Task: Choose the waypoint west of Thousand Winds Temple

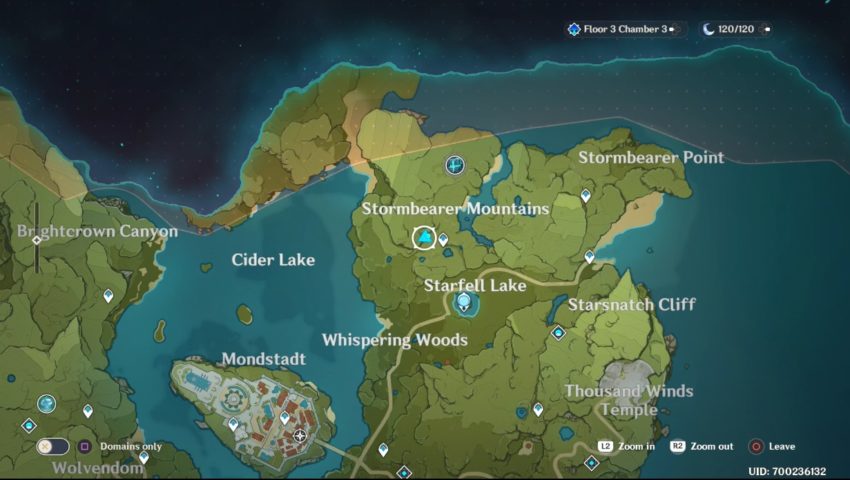Action: click(x=538, y=409)
